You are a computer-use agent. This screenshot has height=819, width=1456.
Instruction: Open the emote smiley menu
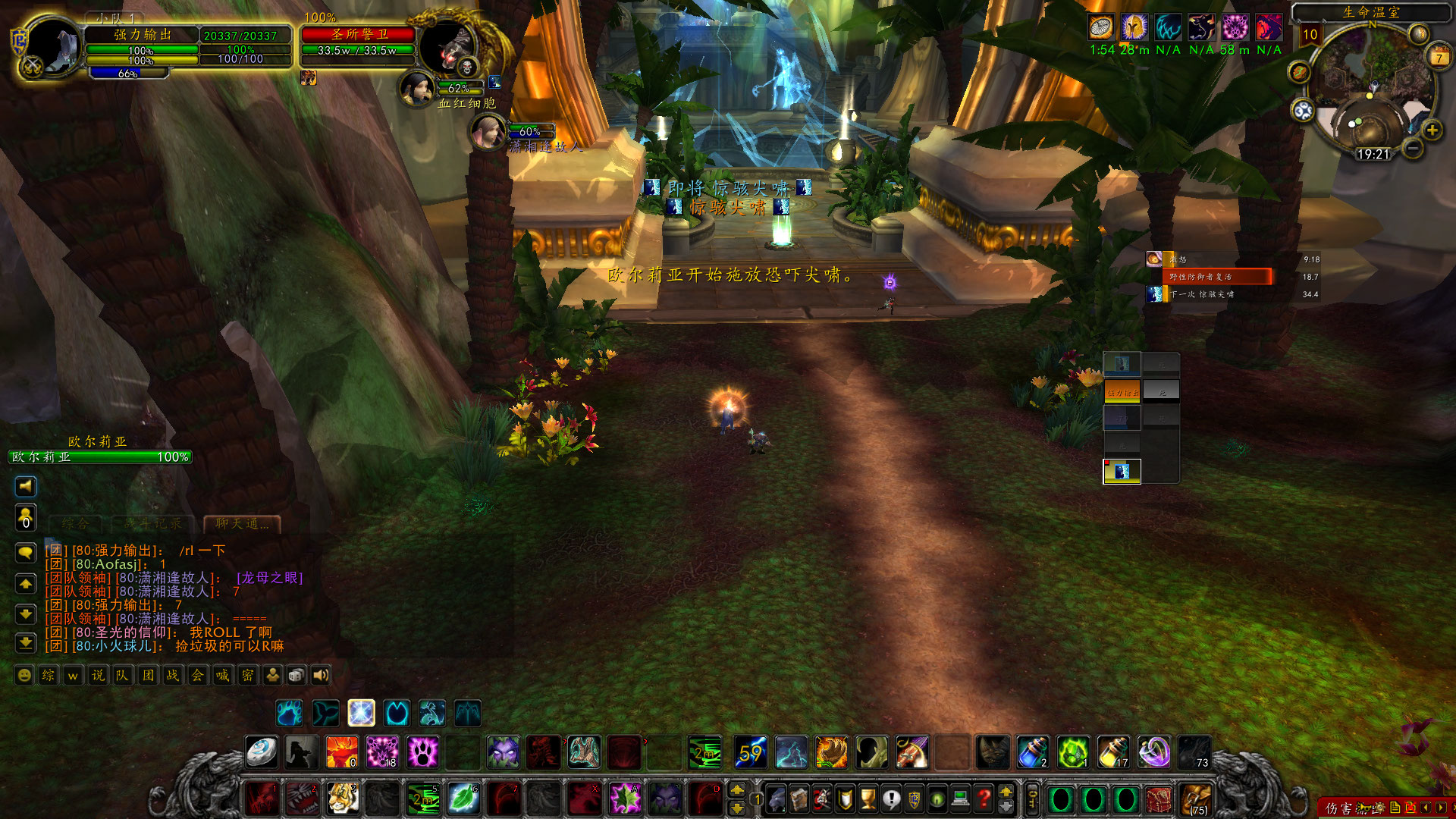click(24, 676)
